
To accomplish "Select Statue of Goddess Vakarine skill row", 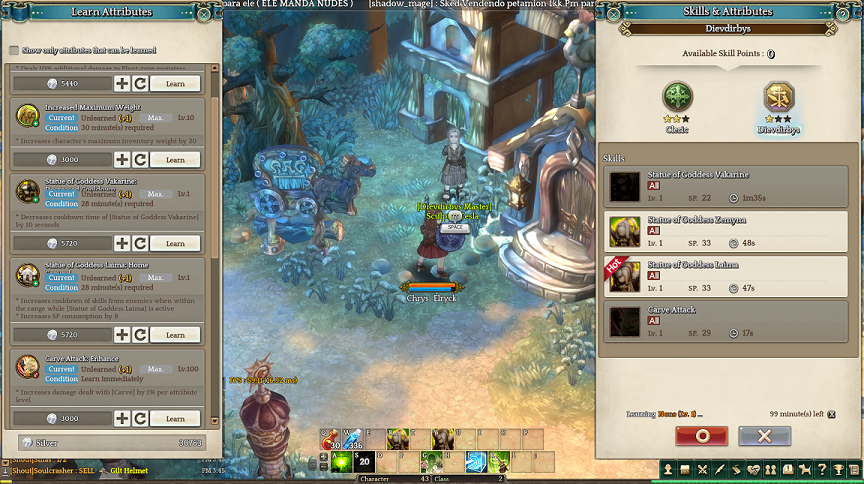I will click(x=730, y=187).
